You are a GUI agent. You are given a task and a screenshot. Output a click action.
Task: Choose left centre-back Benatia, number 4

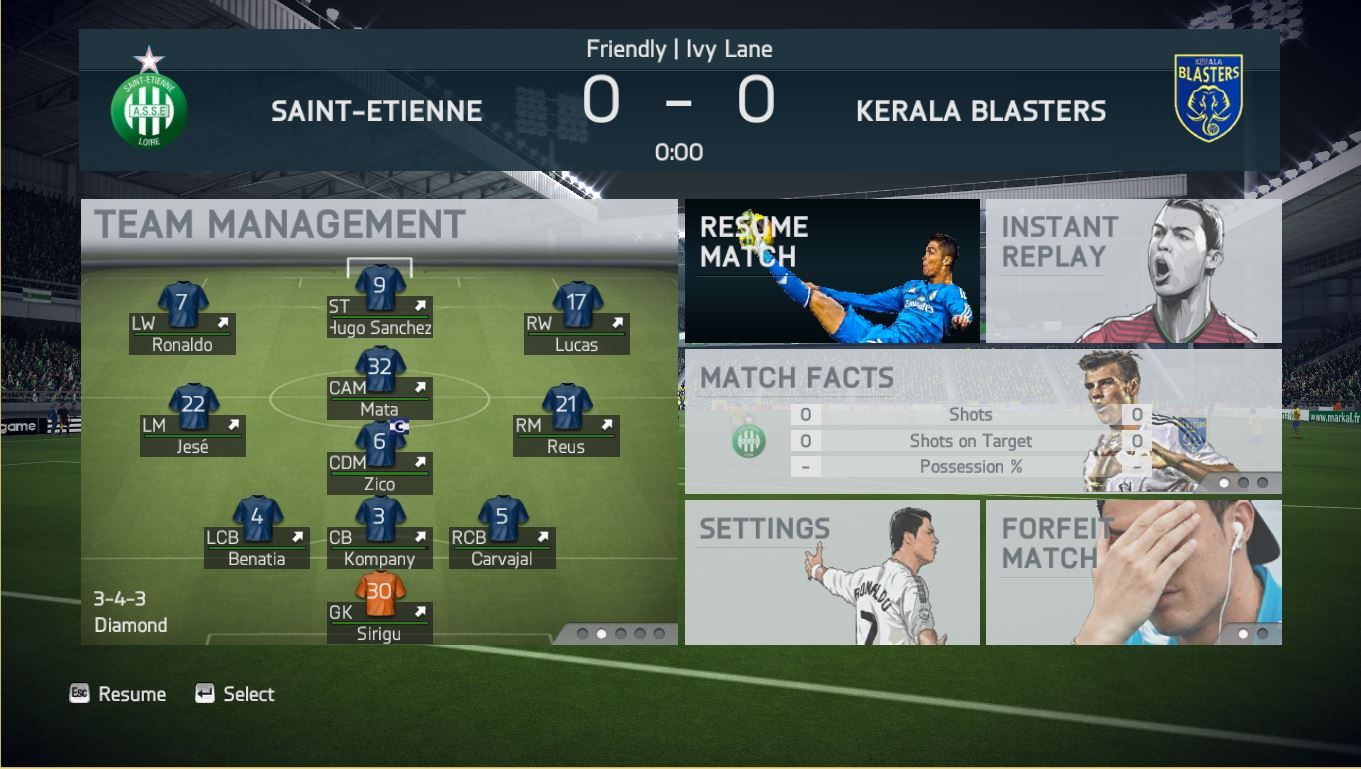pyautogui.click(x=257, y=532)
